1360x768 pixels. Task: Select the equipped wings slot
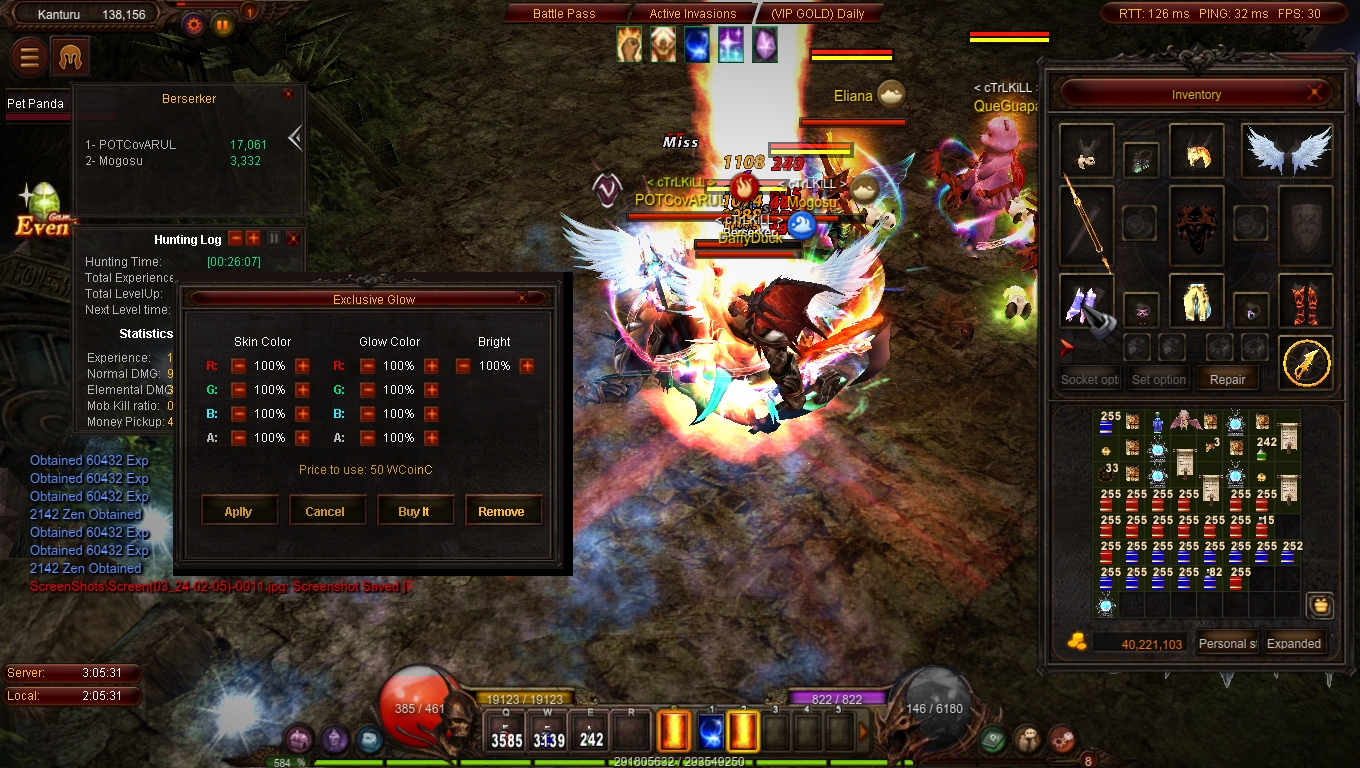(x=1287, y=151)
